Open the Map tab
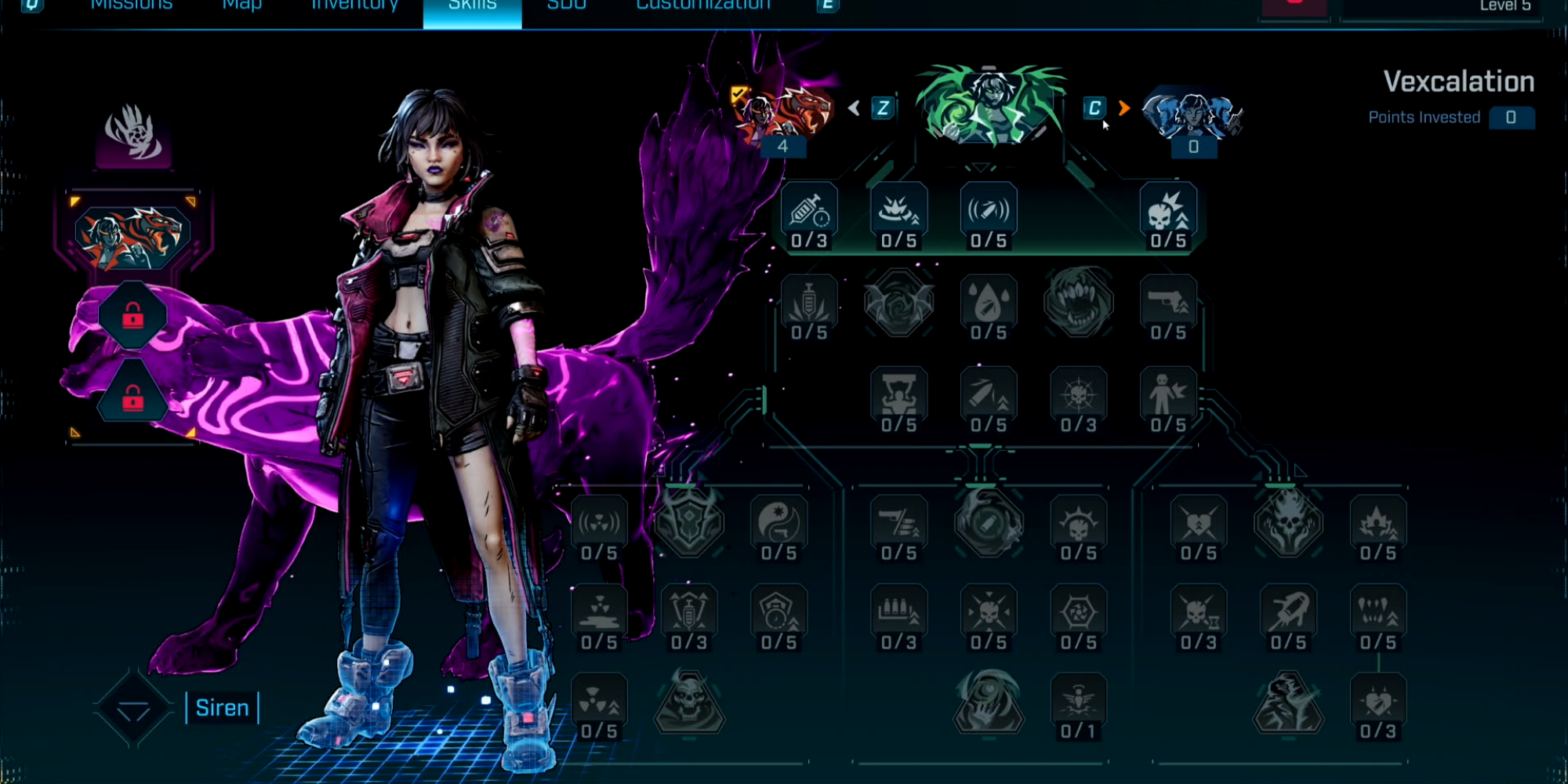The height and width of the screenshot is (784, 1568). (241, 6)
